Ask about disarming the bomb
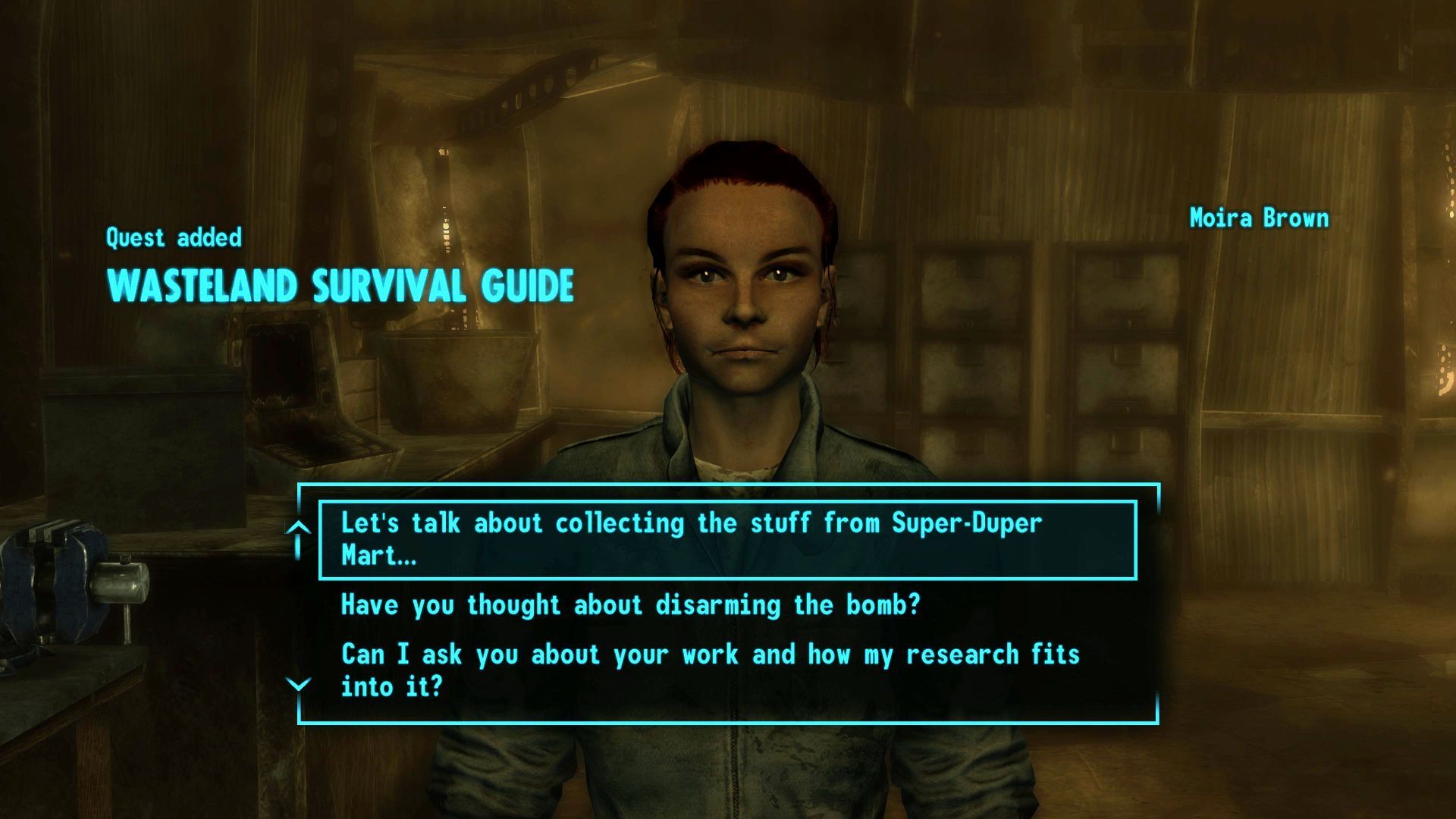The image size is (1456, 819). (x=630, y=605)
